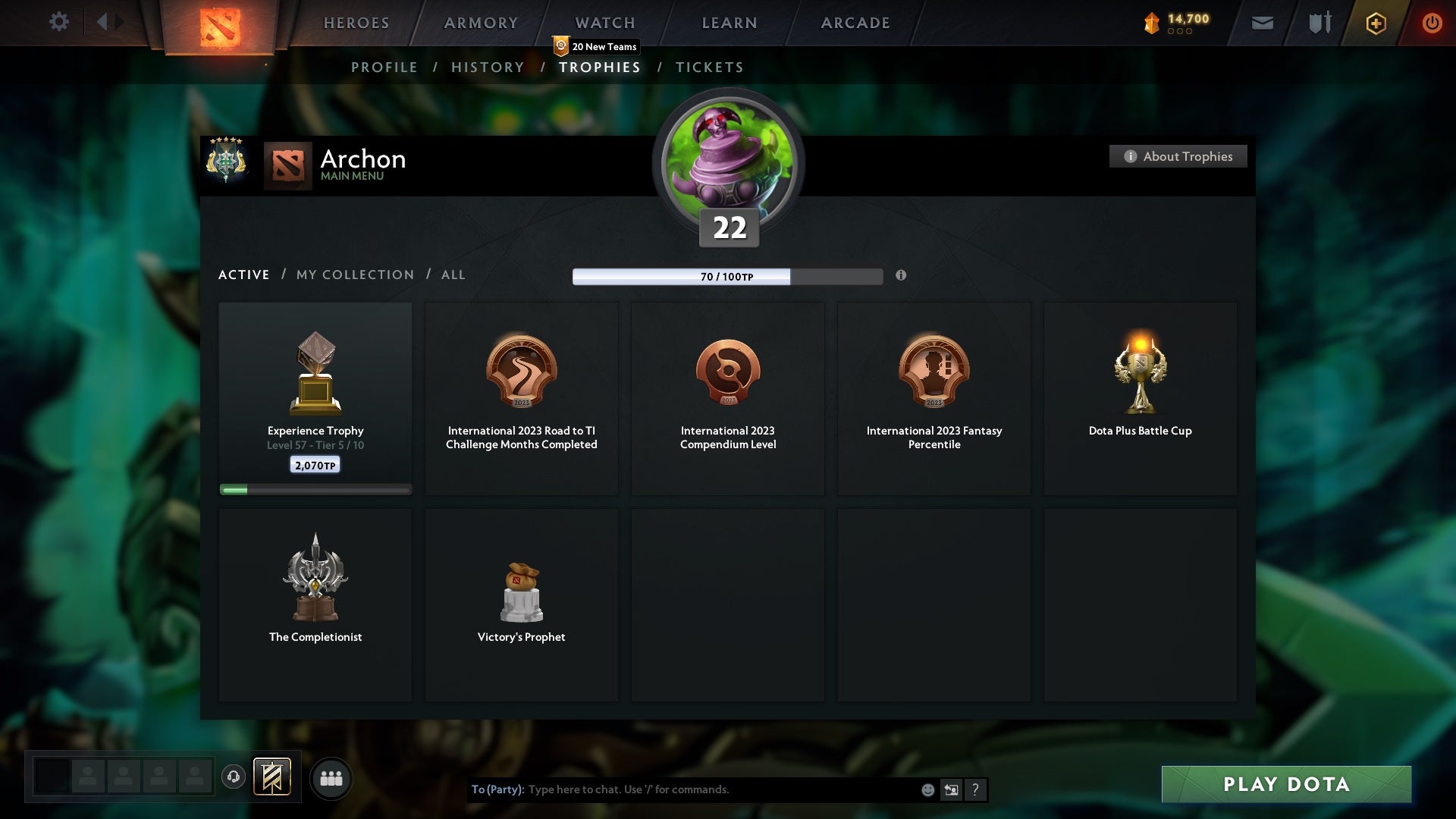
Task: Open the friends list icon at bottom
Action: tap(331, 777)
